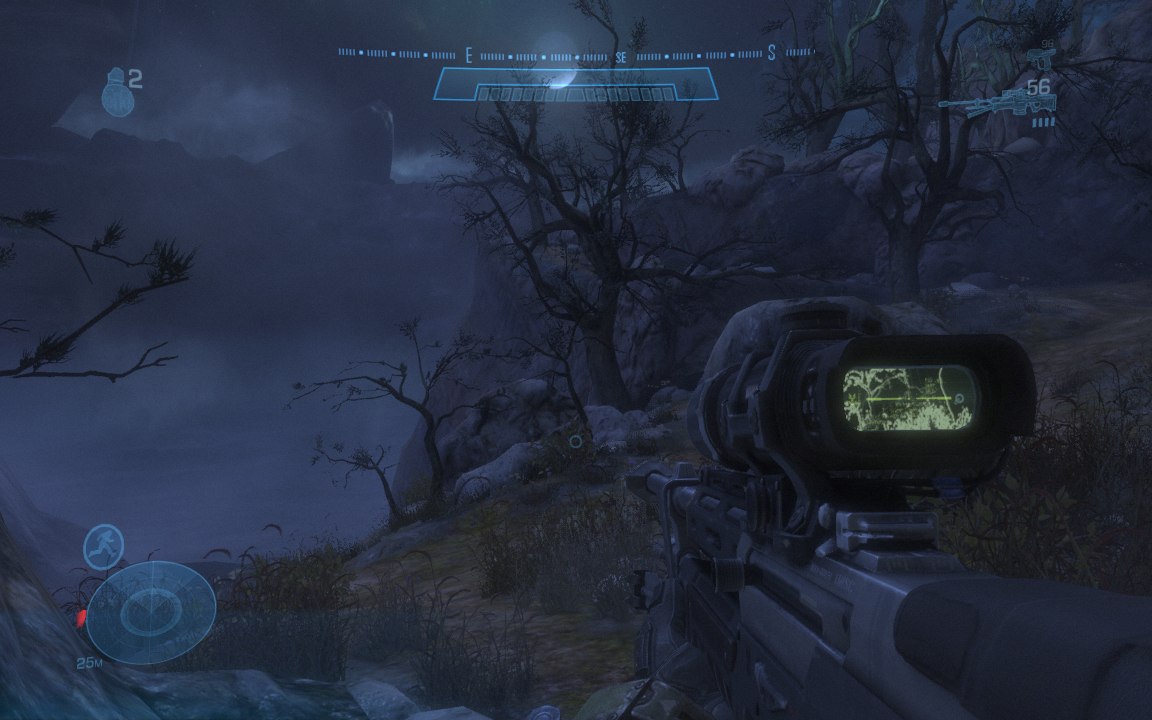1152x720 pixels.
Task: Select the frag grenade icon
Action: coord(117,93)
